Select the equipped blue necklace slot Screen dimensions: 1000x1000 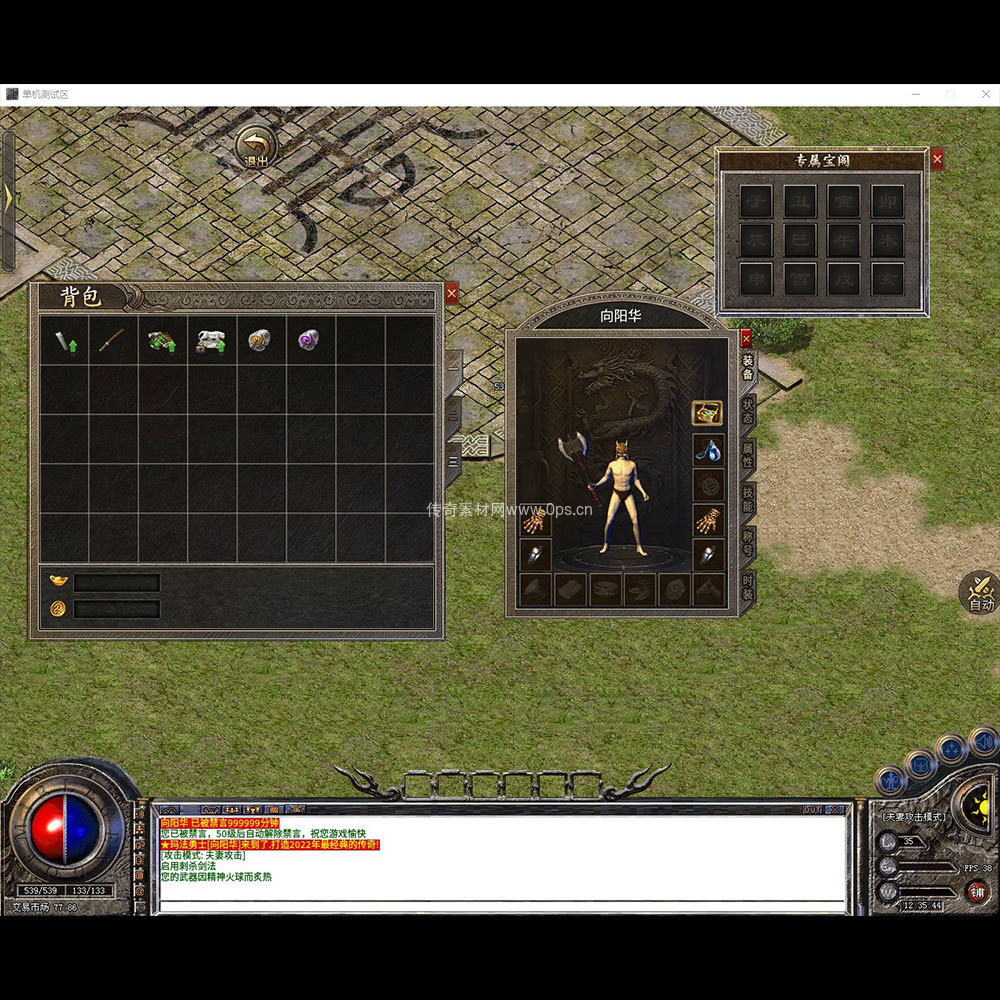pyautogui.click(x=707, y=448)
